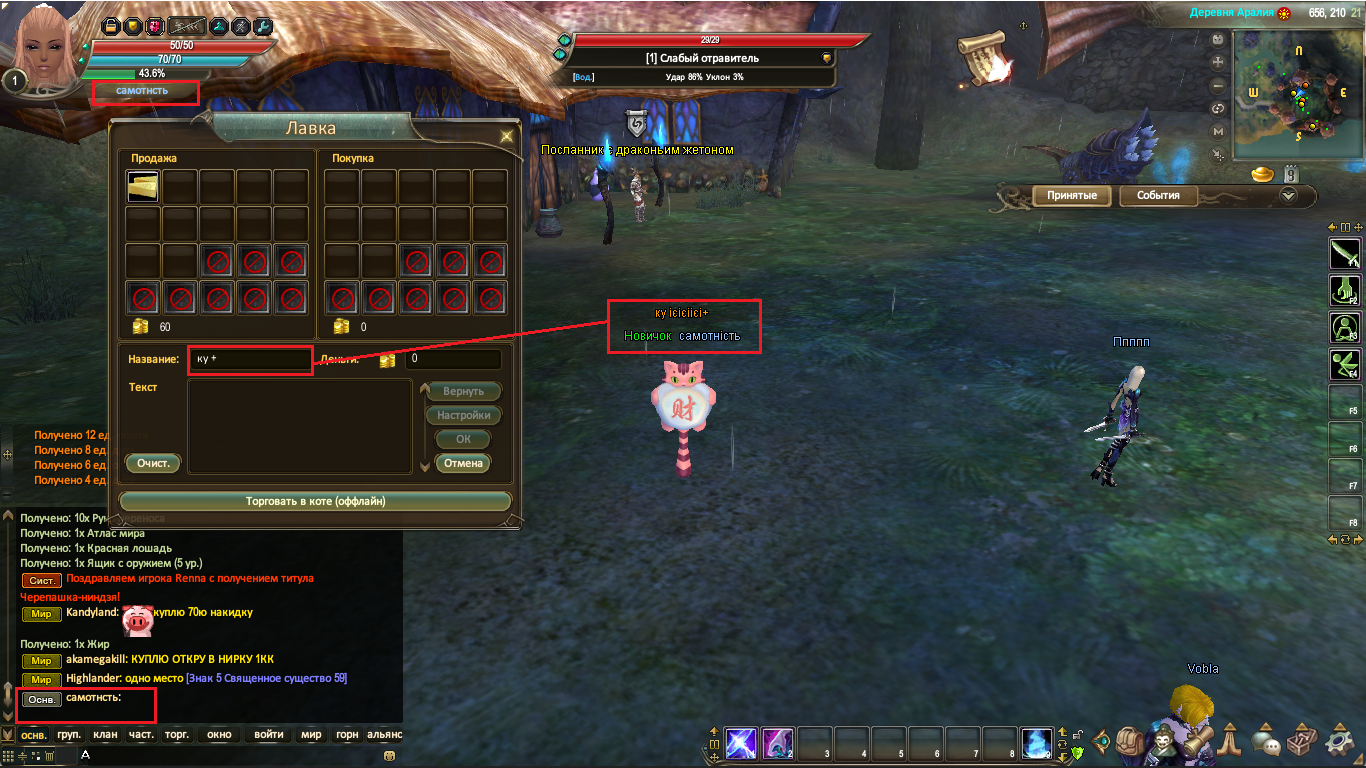This screenshot has height=768, width=1366.
Task: Open the world map with the M button
Action: 1218,131
